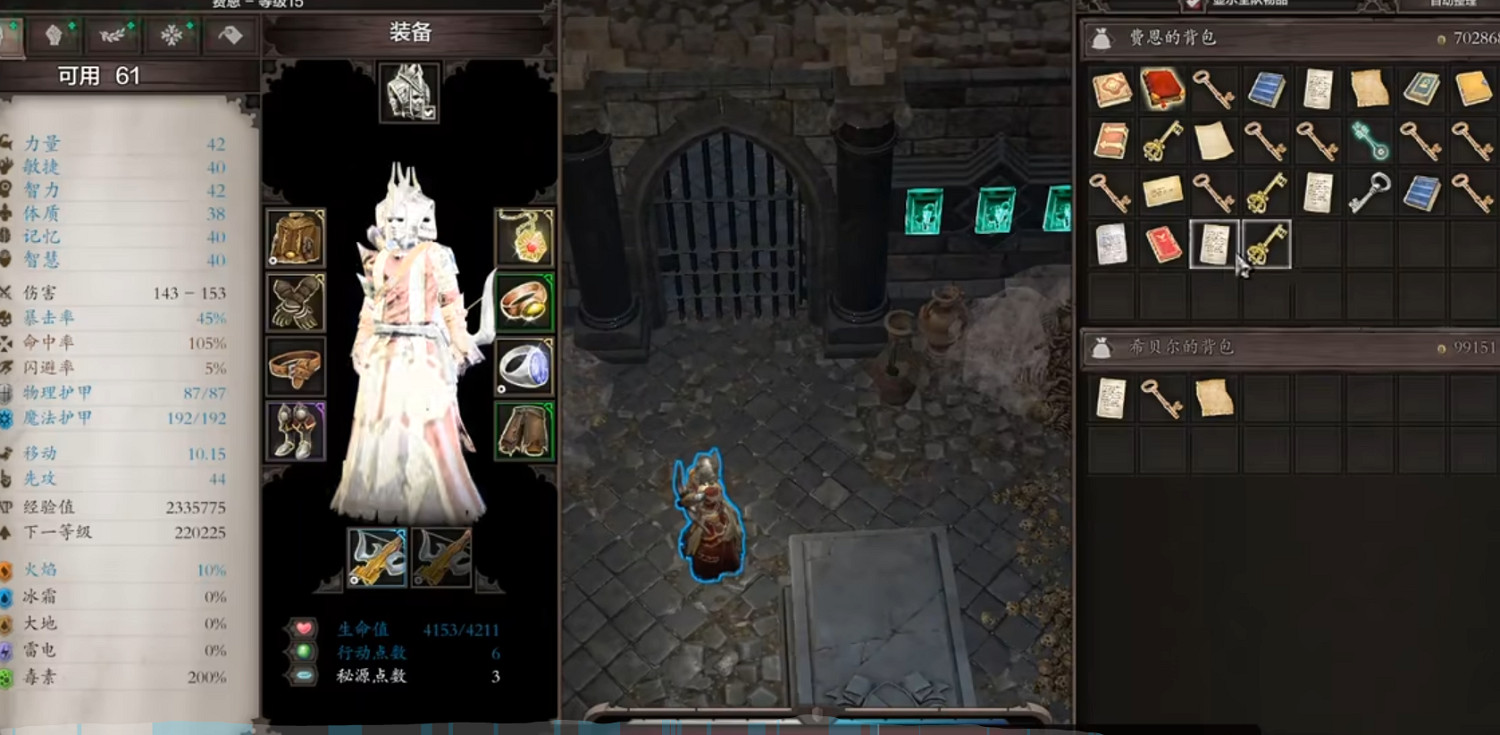Select the gold ring equipment slot
The height and width of the screenshot is (735, 1500).
click(526, 302)
